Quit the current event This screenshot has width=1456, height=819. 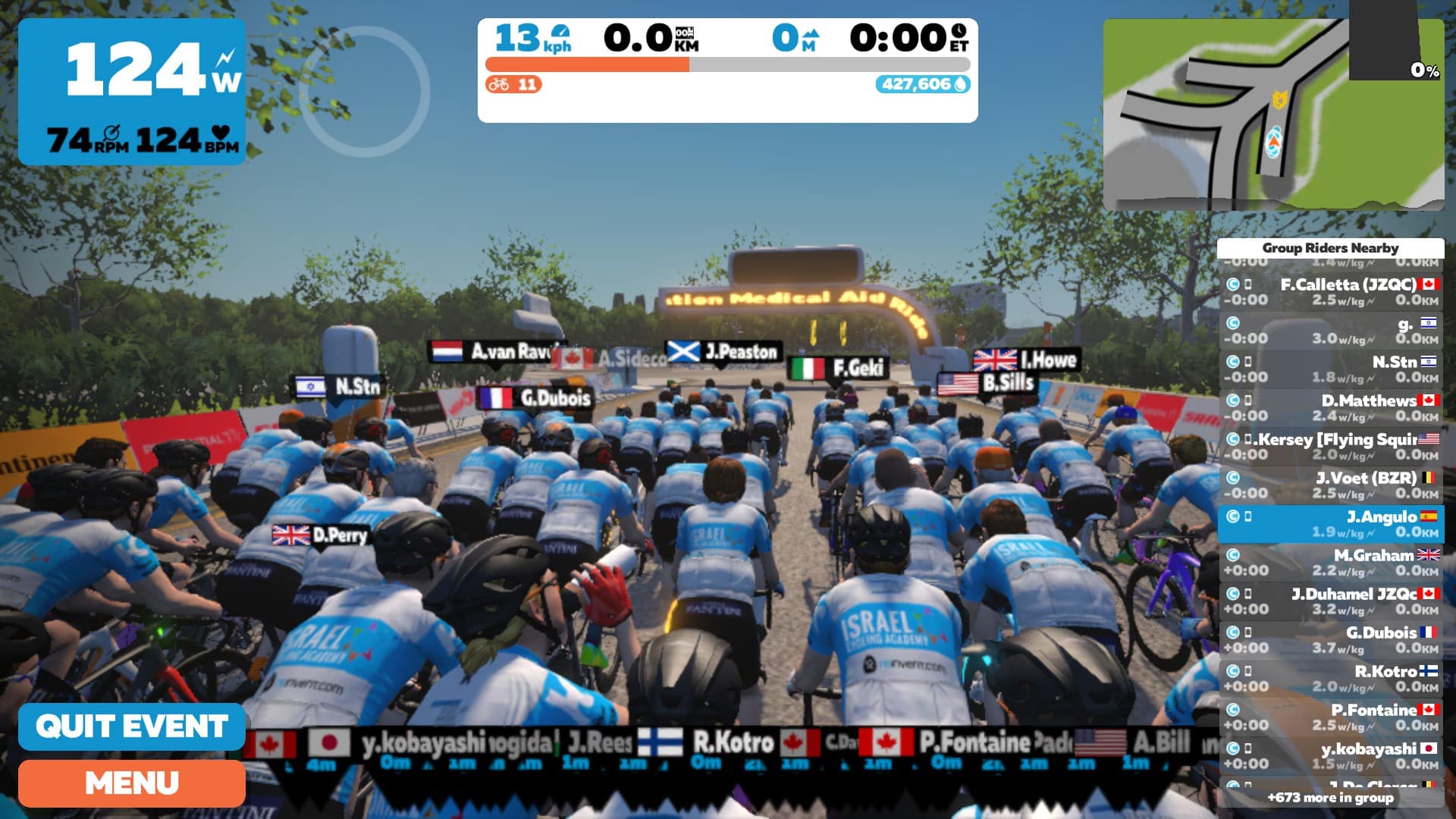click(x=132, y=726)
